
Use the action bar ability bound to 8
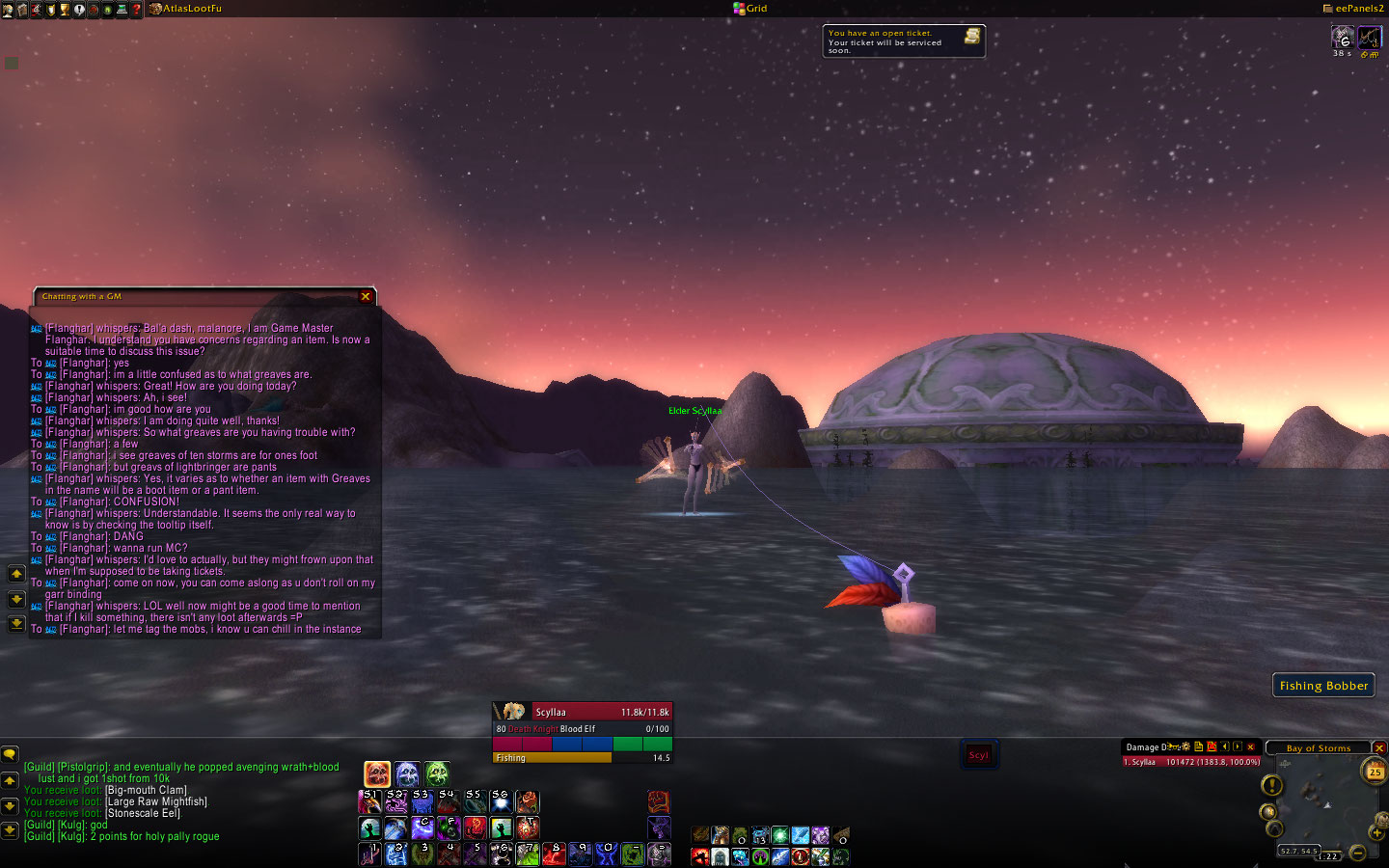pyautogui.click(x=553, y=854)
